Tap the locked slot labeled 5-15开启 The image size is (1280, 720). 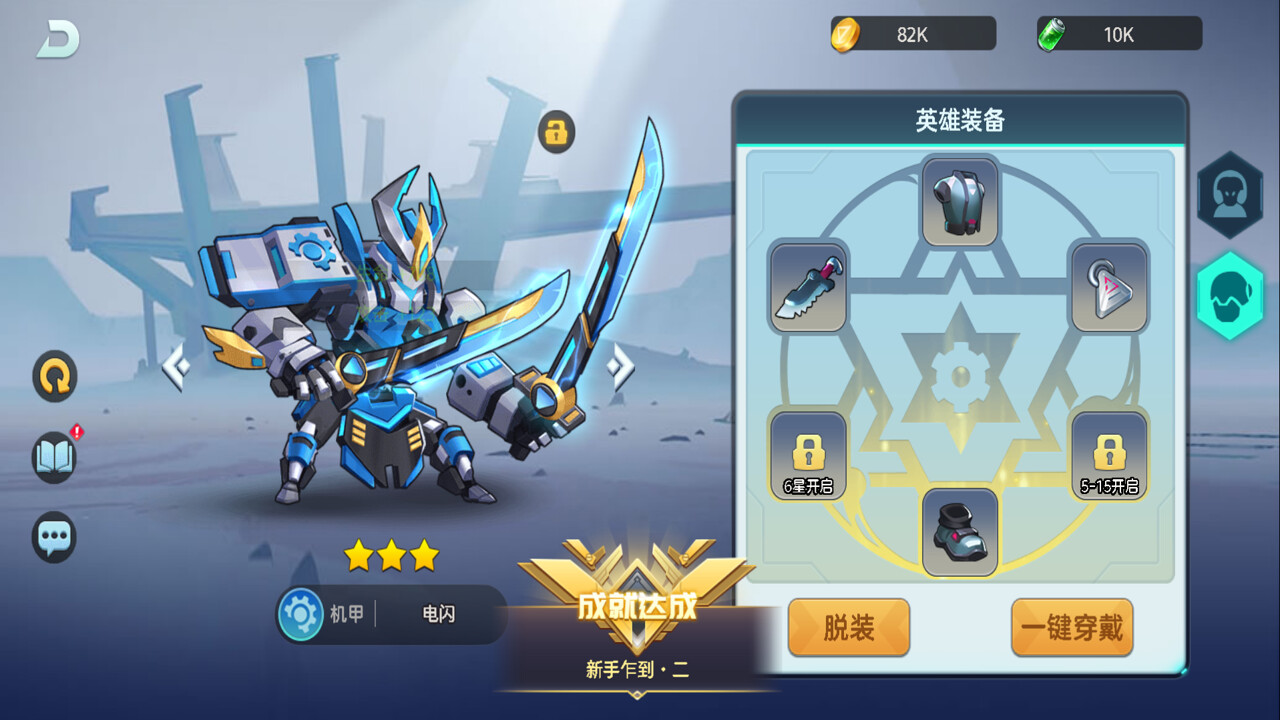[1108, 455]
